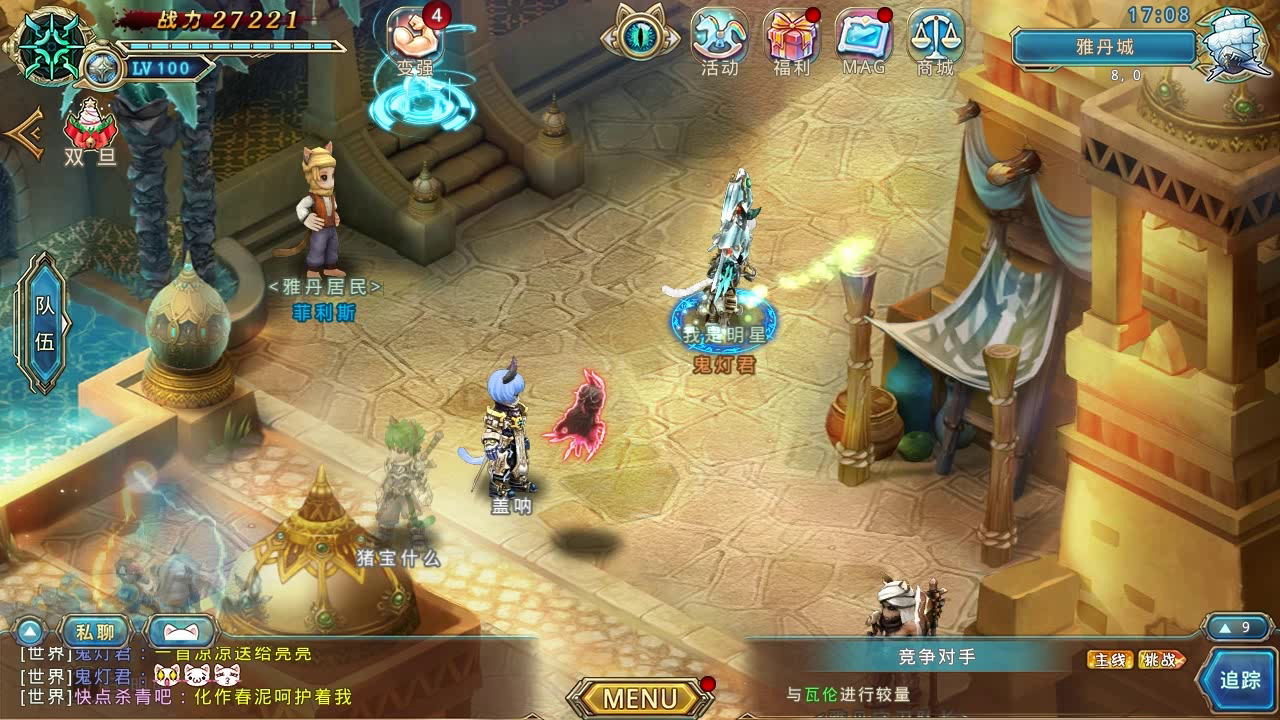
Task: Click the eye emblem icon at top center
Action: coord(640,34)
